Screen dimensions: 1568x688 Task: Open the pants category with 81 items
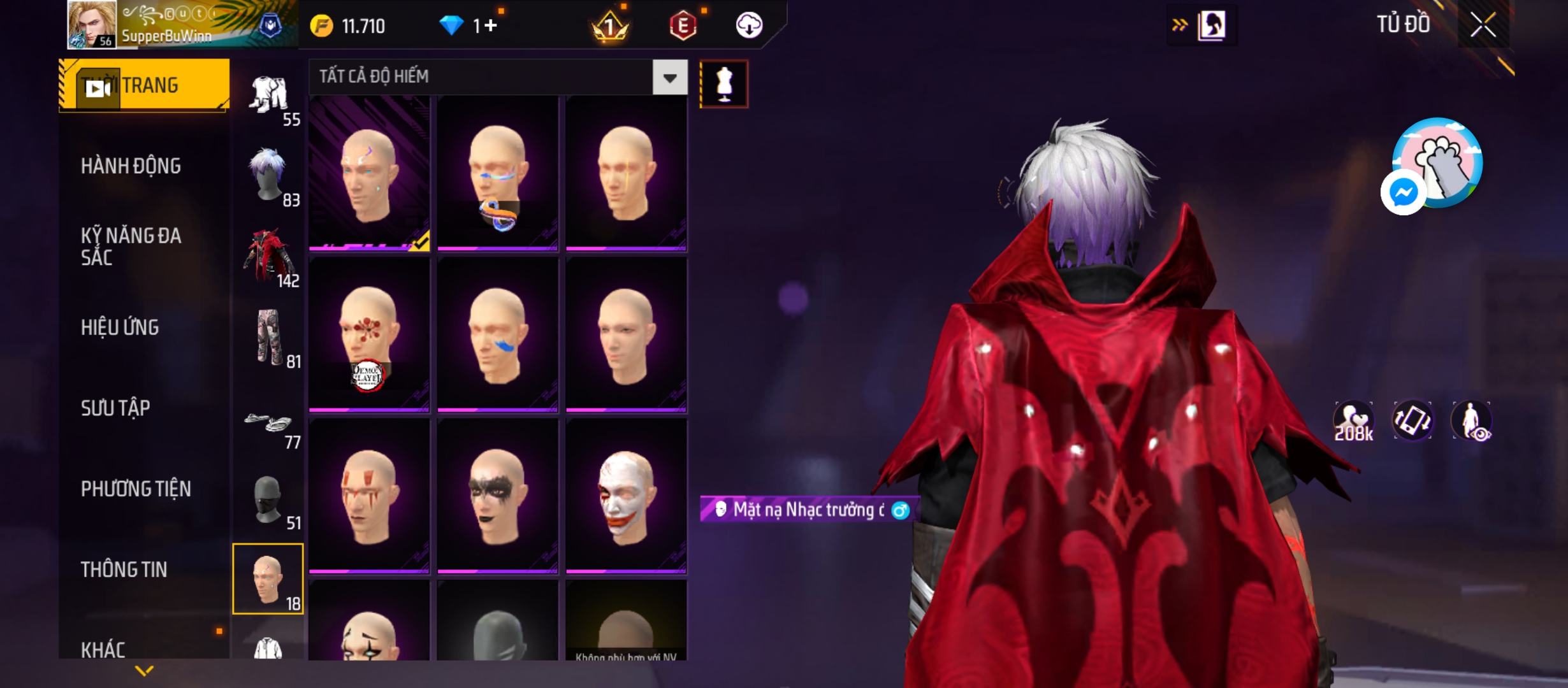268,338
